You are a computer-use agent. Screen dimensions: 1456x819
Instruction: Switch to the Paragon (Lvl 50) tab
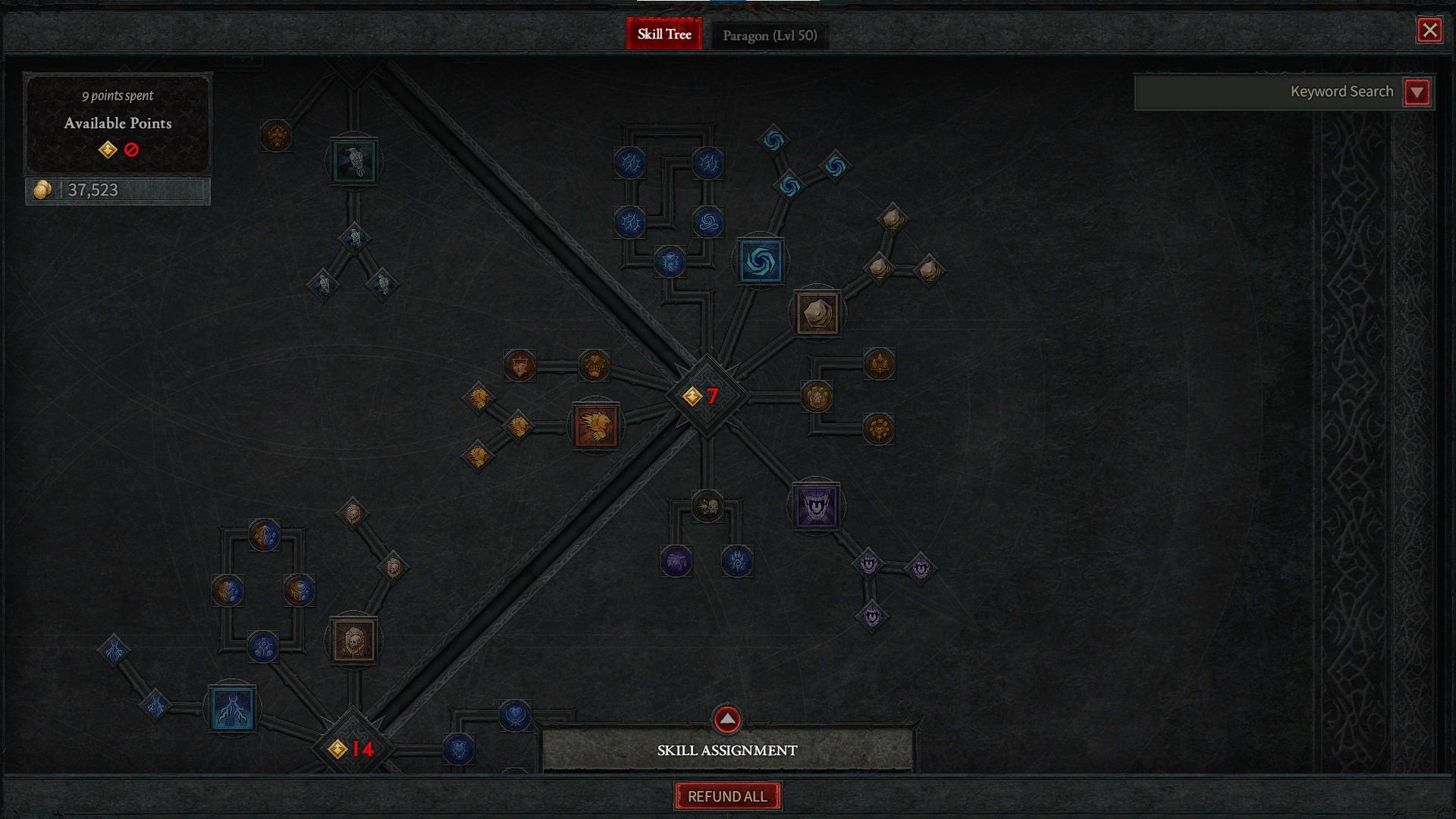[769, 35]
